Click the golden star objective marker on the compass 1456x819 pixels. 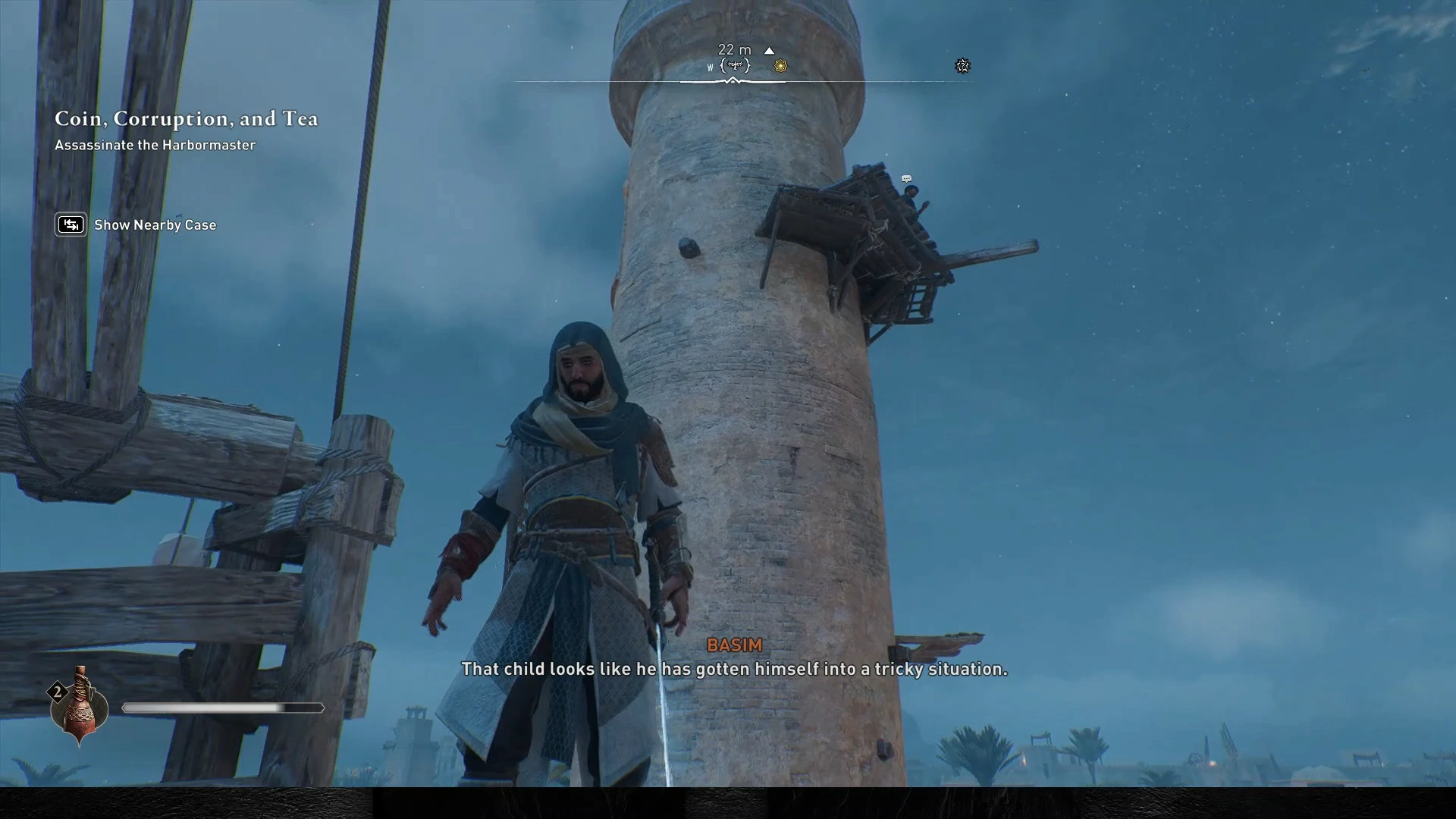780,66
